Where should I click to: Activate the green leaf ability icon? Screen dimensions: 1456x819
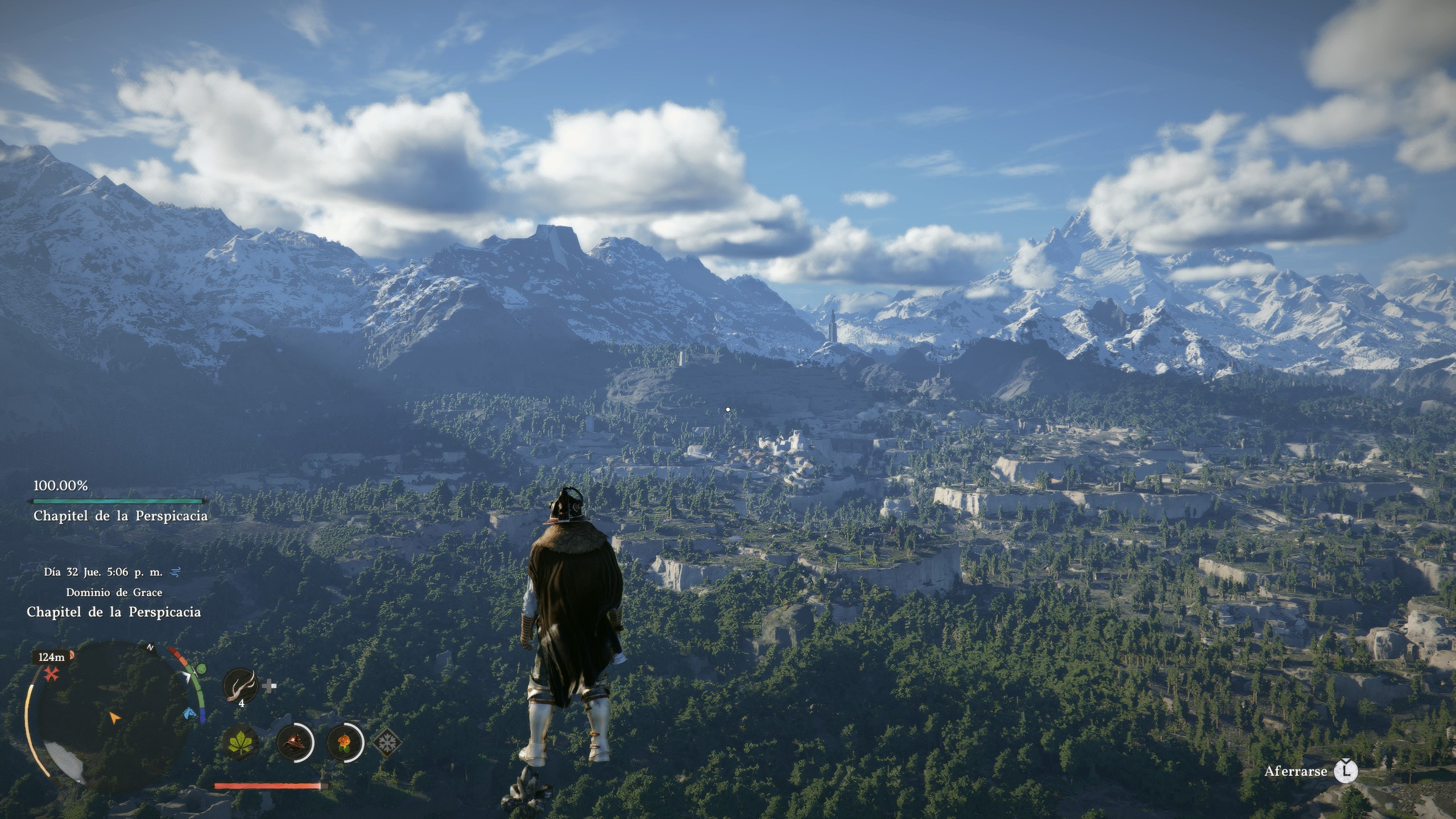(241, 742)
